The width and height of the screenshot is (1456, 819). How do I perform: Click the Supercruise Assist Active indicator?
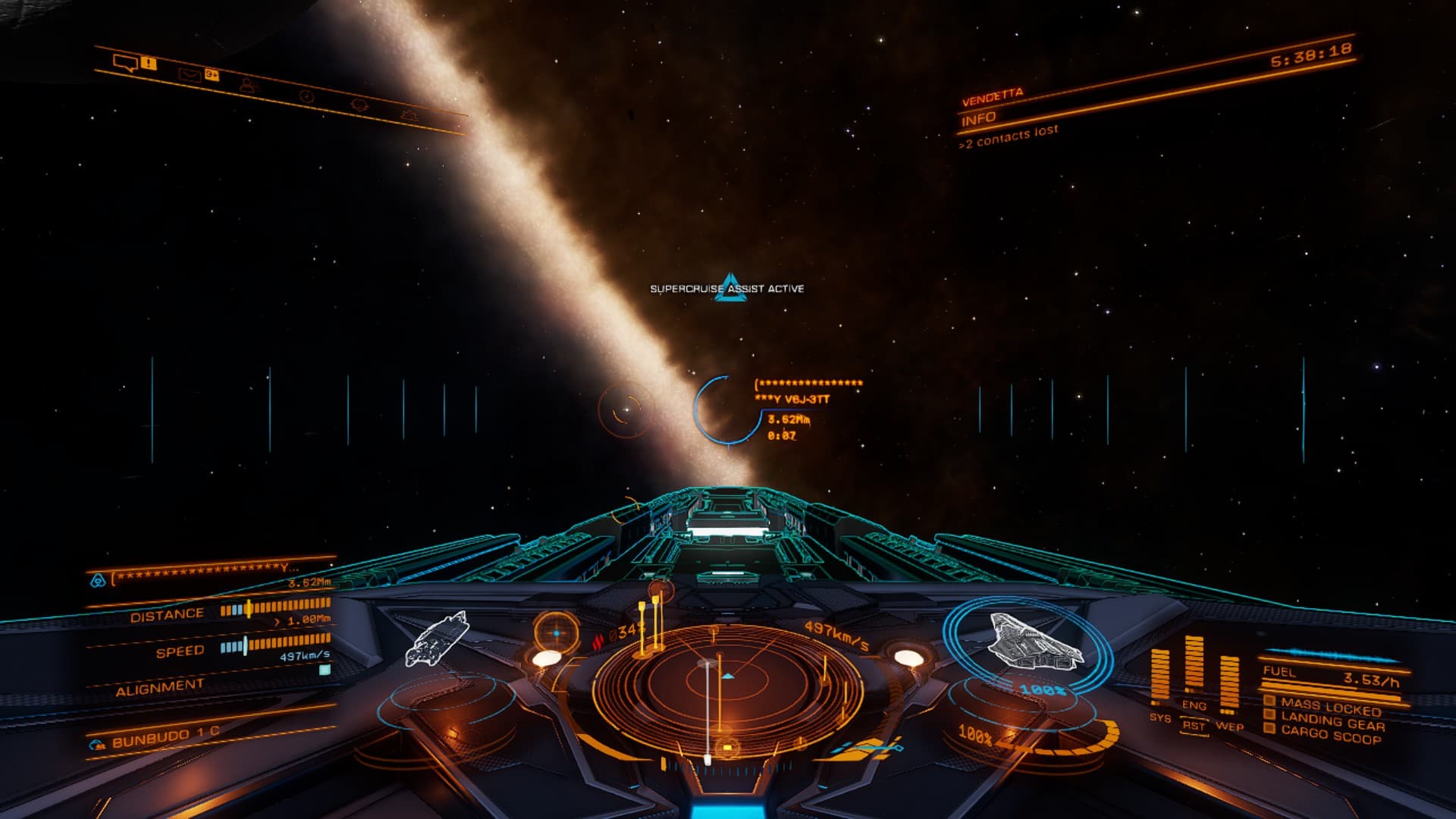pos(727,288)
